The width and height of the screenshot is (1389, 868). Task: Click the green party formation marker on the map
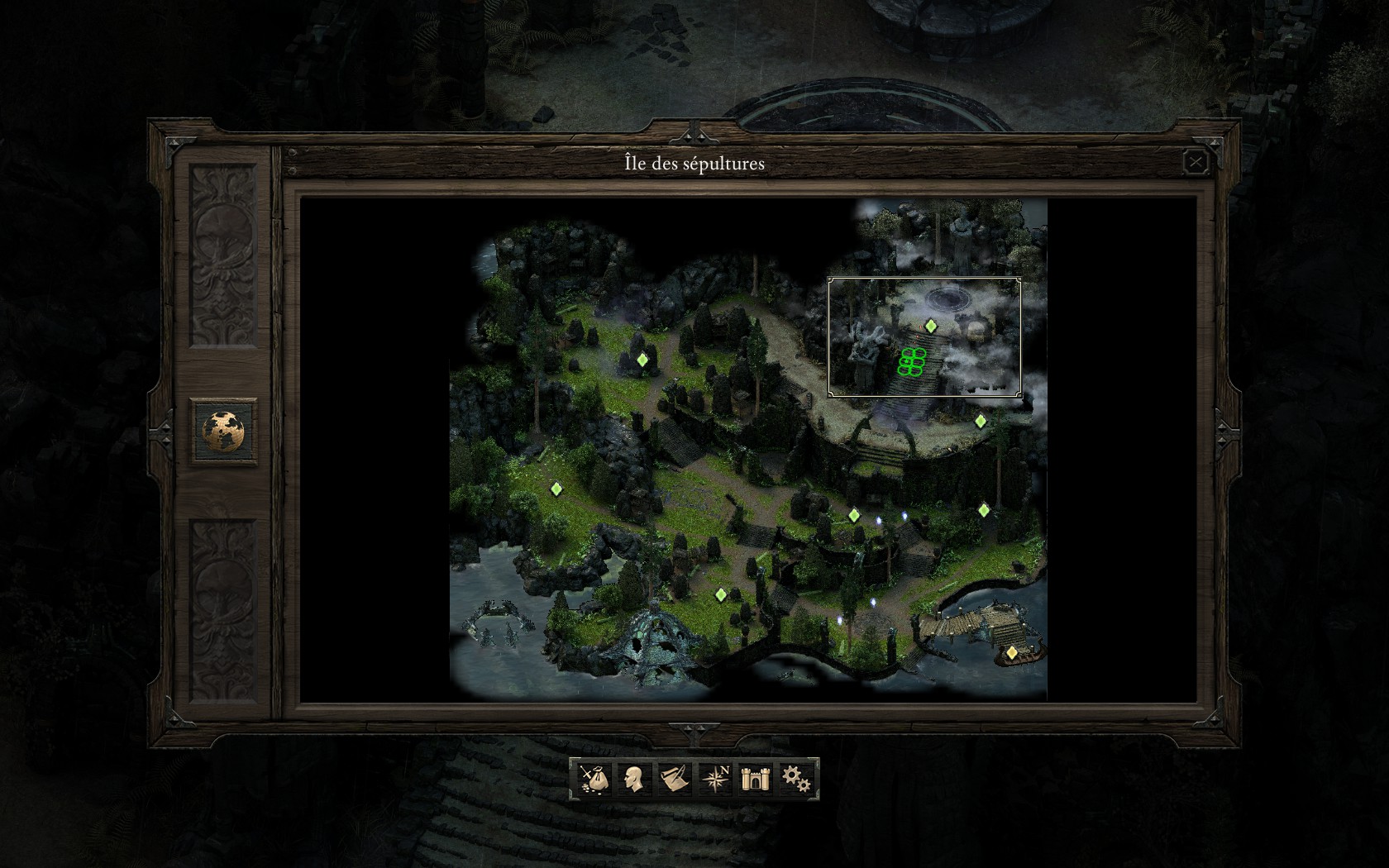pos(911,362)
